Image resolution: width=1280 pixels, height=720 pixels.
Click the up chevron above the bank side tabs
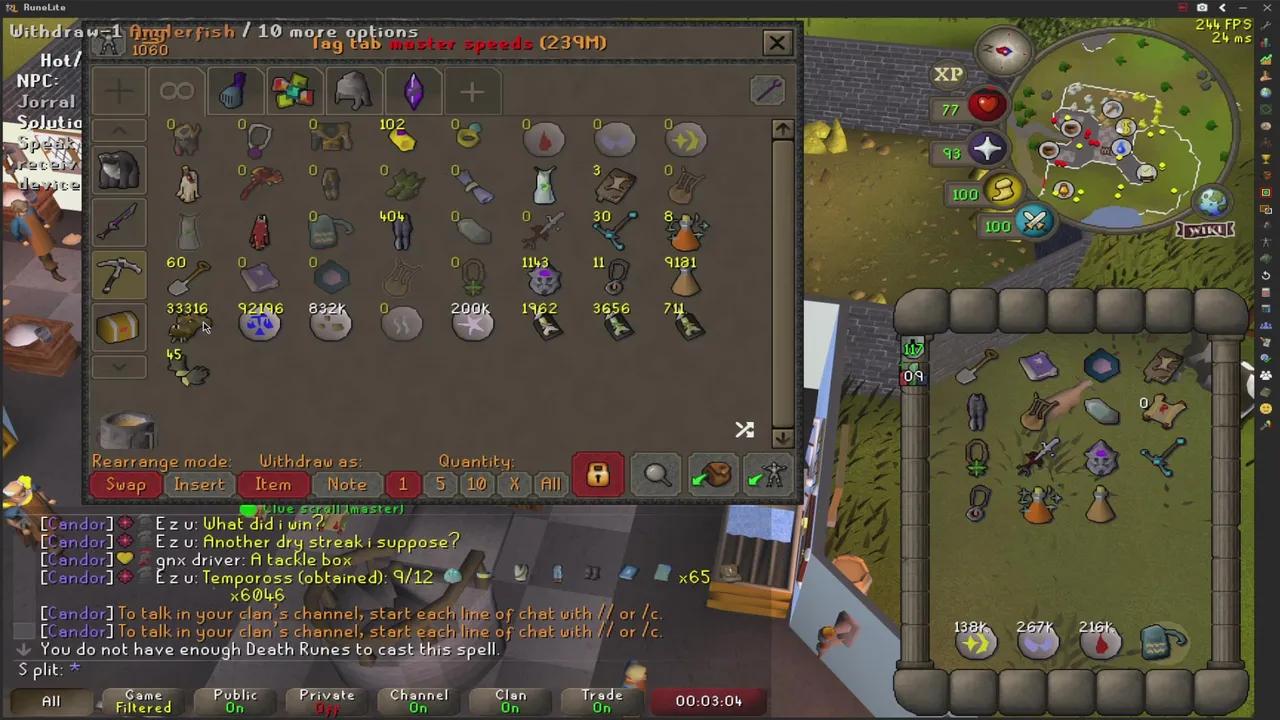pyautogui.click(x=118, y=130)
